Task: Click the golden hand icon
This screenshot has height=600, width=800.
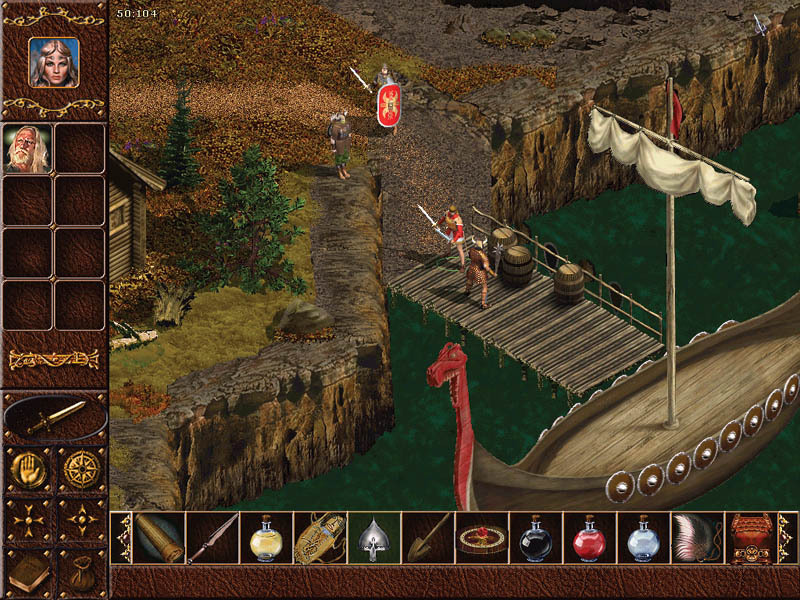Action: coord(28,467)
